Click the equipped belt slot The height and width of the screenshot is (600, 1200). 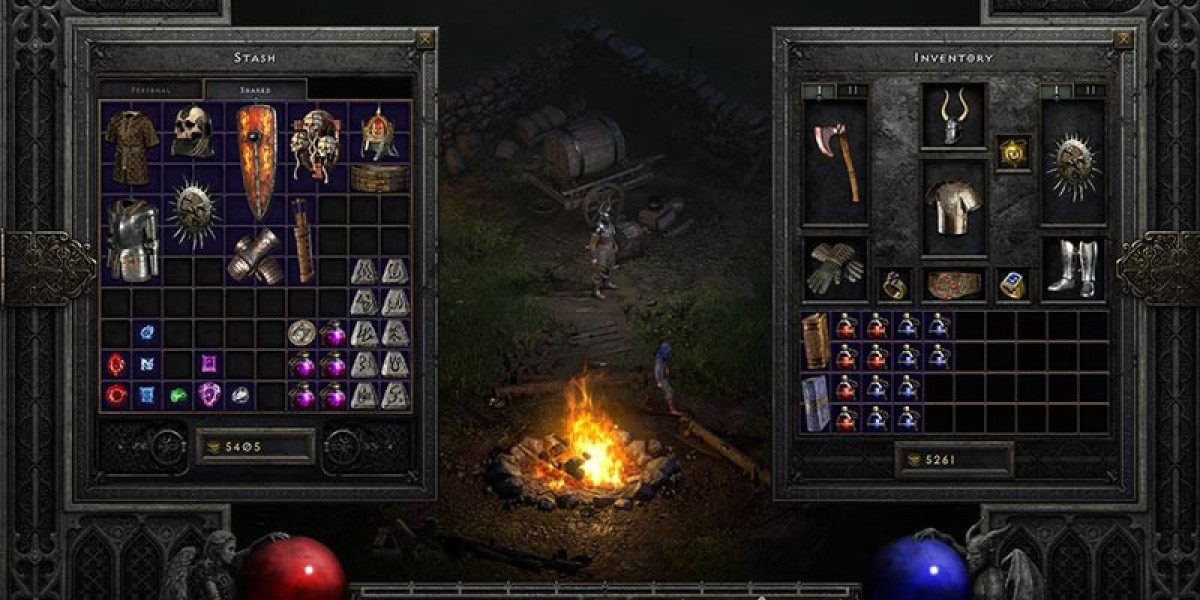pos(953,285)
